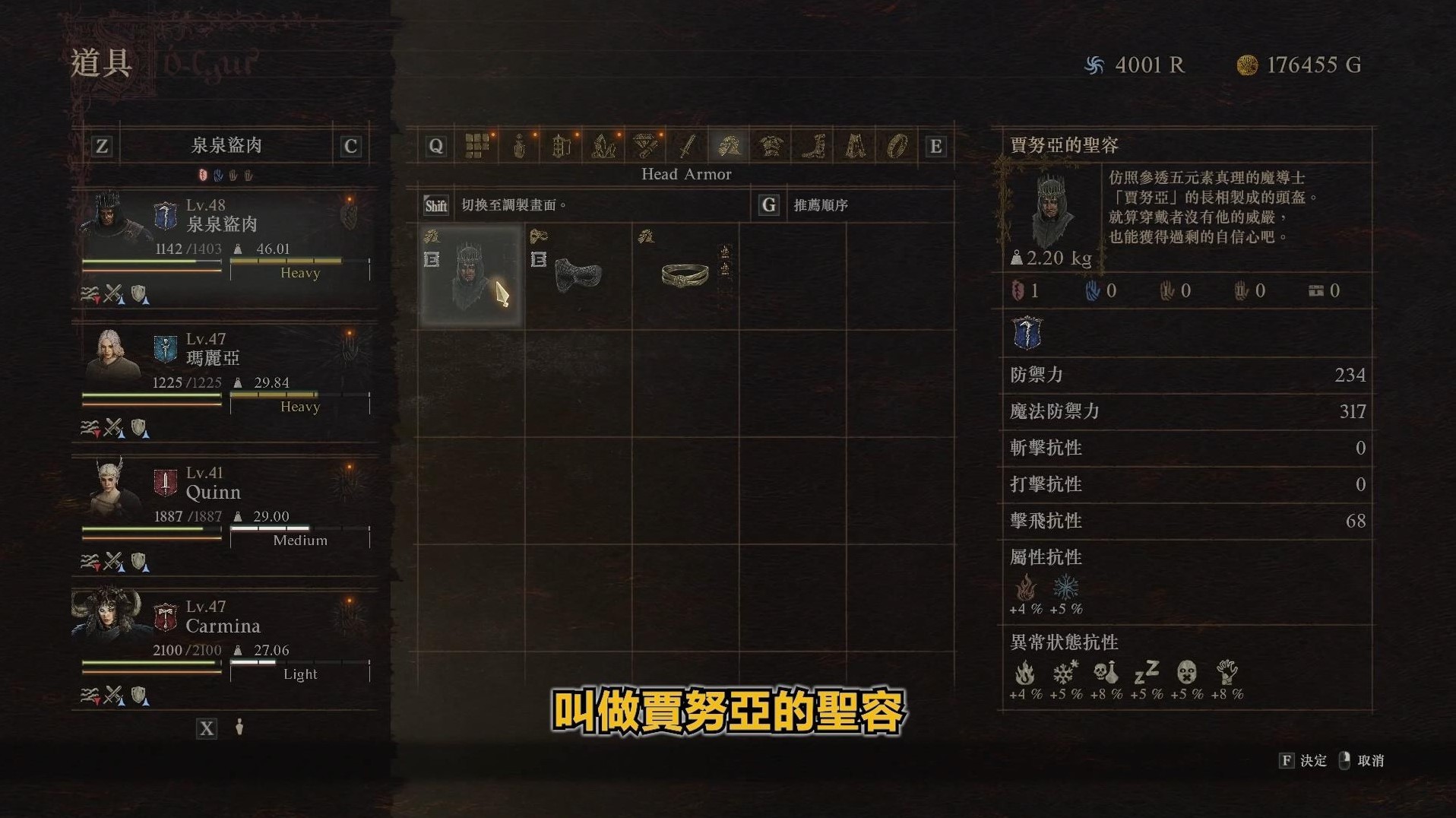Open the rings category icon
1456x818 pixels.
pyautogui.click(x=899, y=145)
